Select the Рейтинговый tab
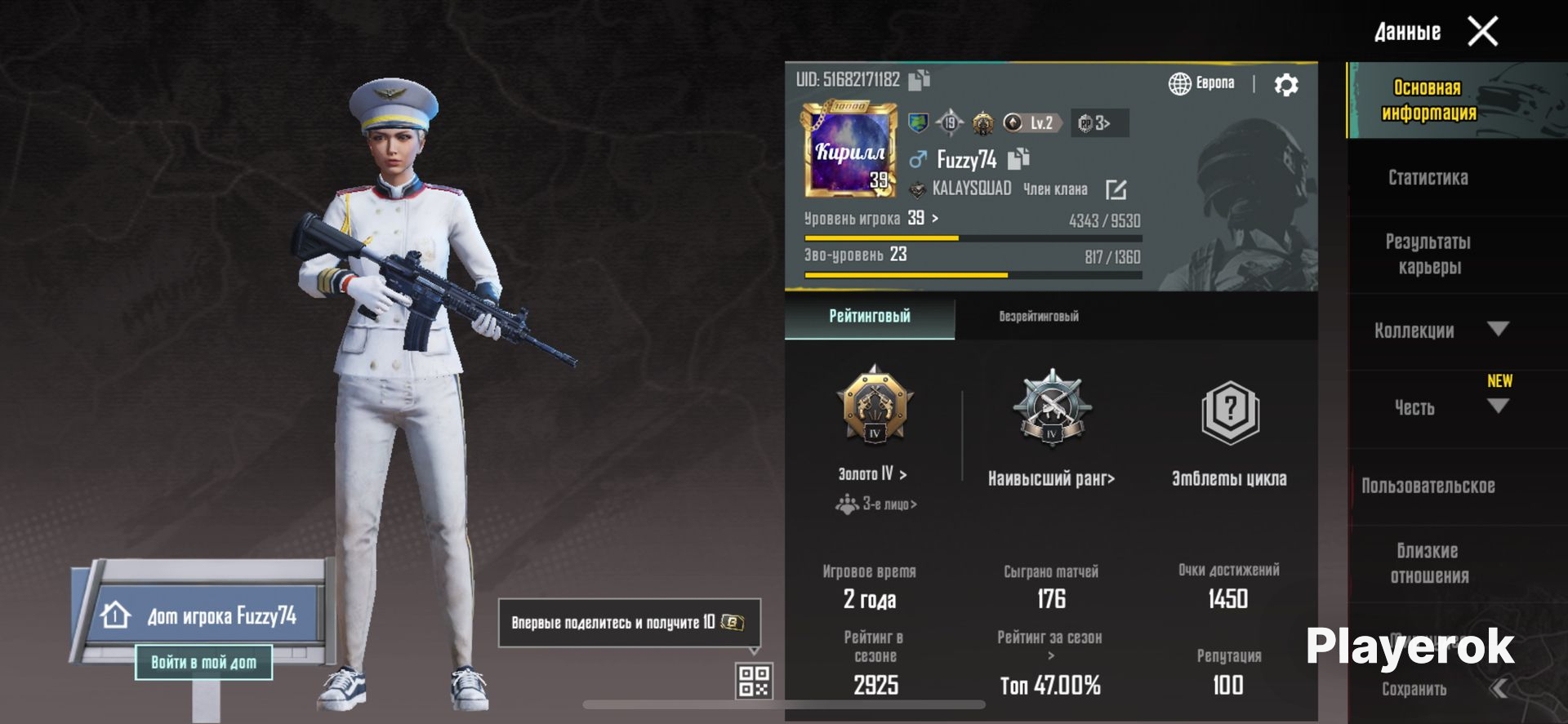Image resolution: width=1568 pixels, height=724 pixels. coord(870,317)
